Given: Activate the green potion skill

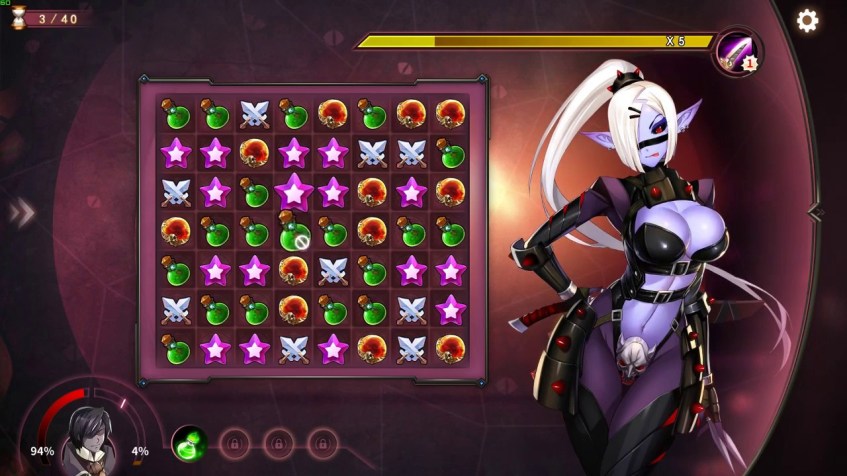Looking at the screenshot, I should pyautogui.click(x=188, y=442).
